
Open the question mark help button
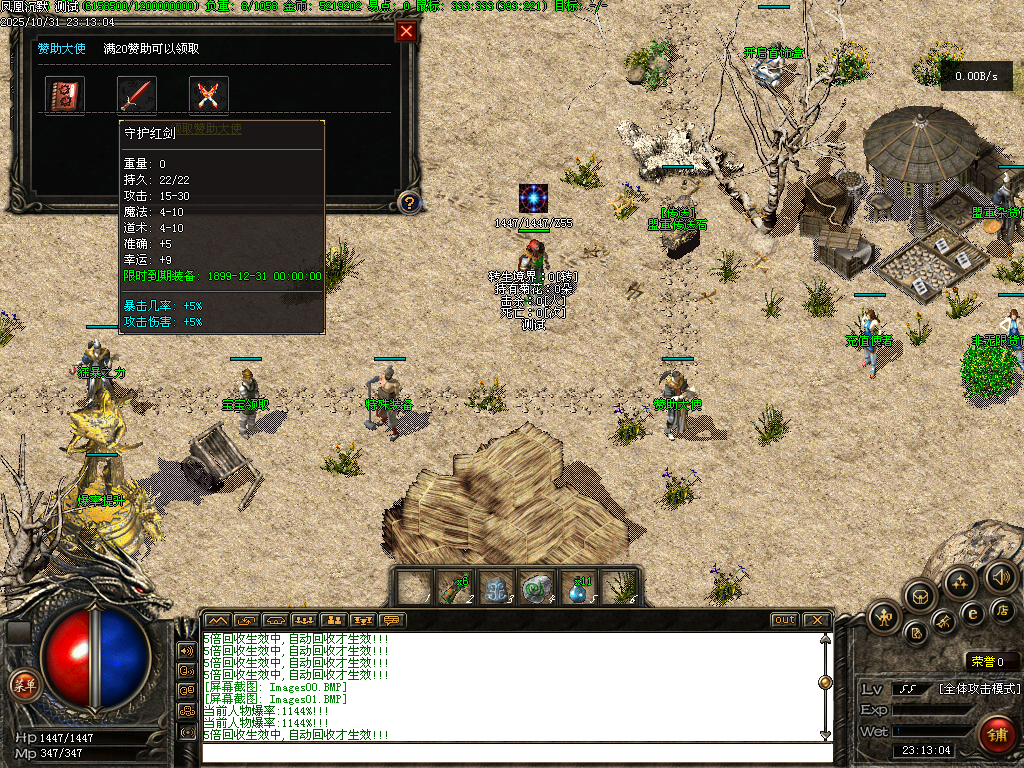408,203
